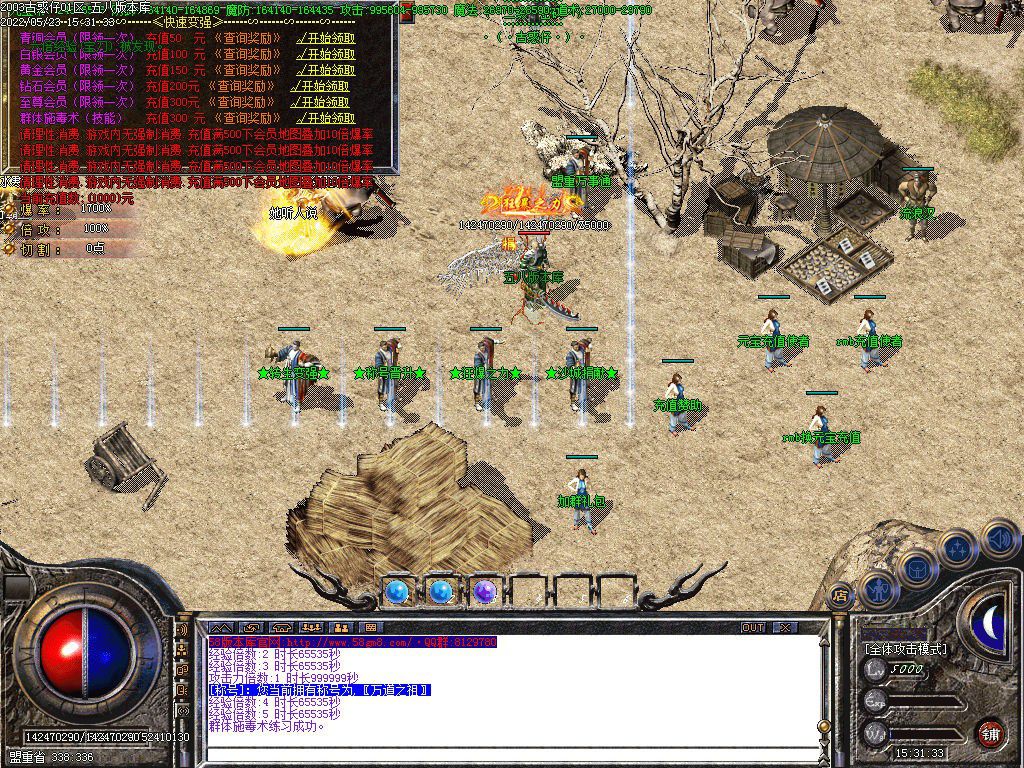Open the shop with the 店 button
The image size is (1024, 768).
click(840, 595)
